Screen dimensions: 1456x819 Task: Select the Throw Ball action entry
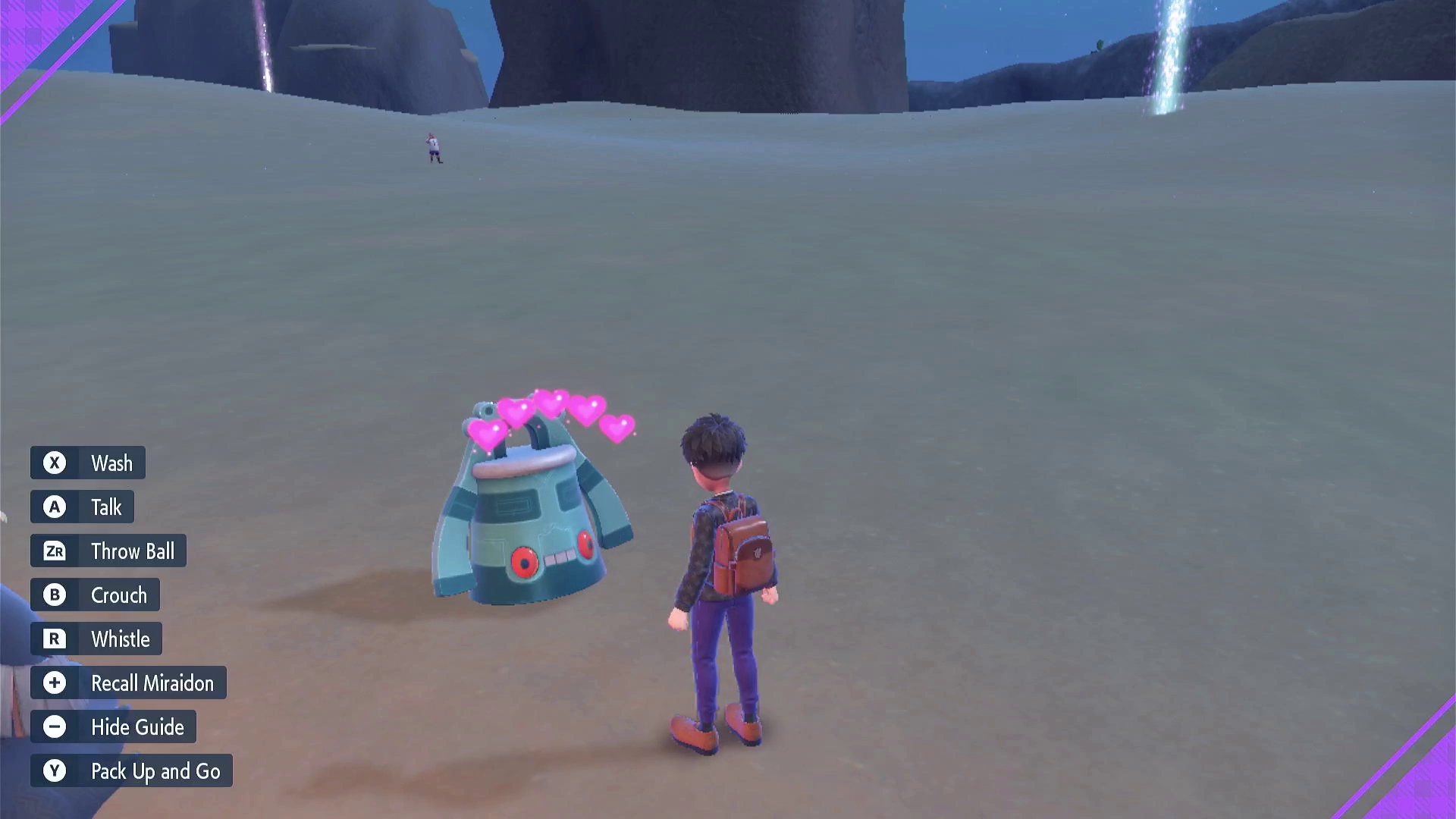133,551
